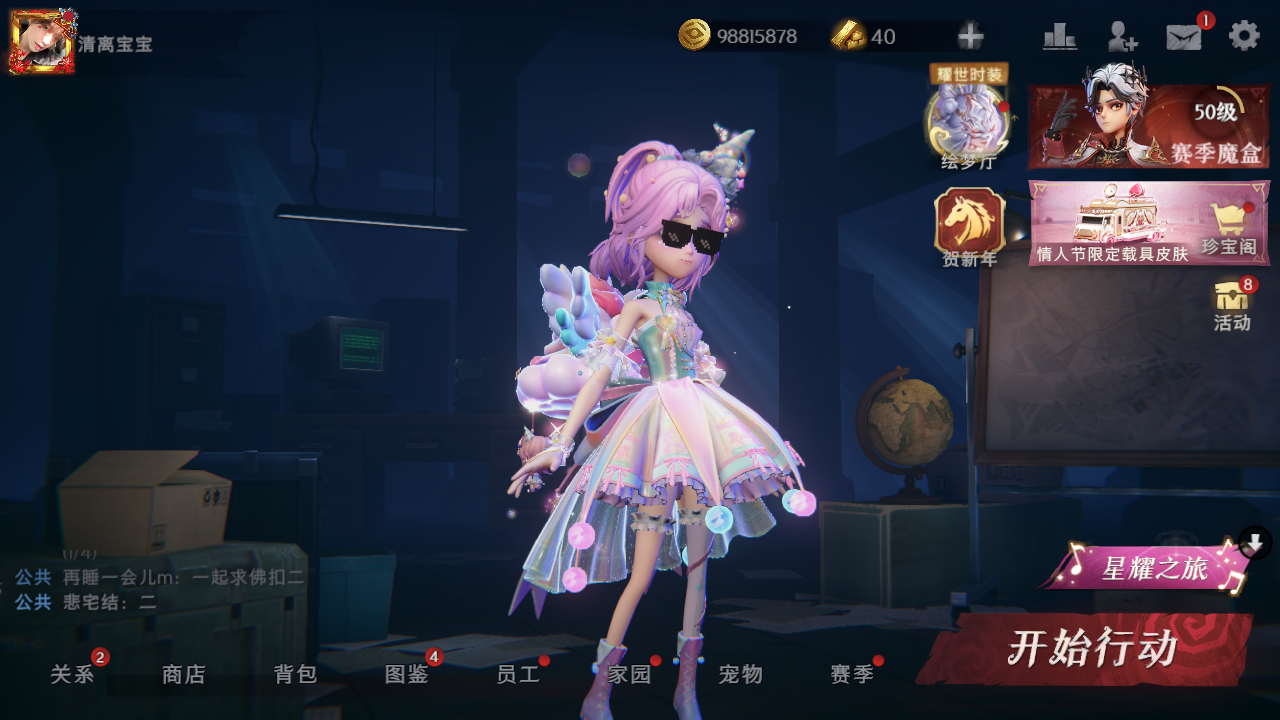This screenshot has height=720, width=1280.
Task: Open the add friend icon
Action: point(1122,37)
